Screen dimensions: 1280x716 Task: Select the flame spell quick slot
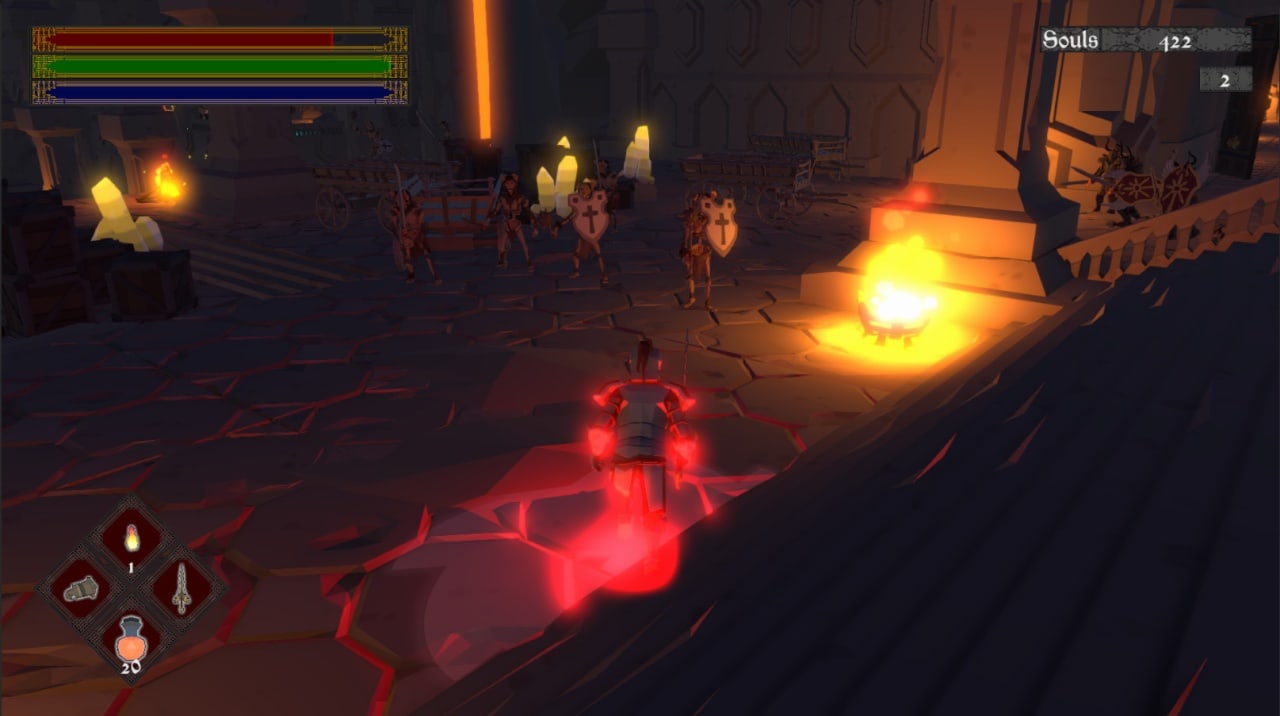pyautogui.click(x=131, y=540)
